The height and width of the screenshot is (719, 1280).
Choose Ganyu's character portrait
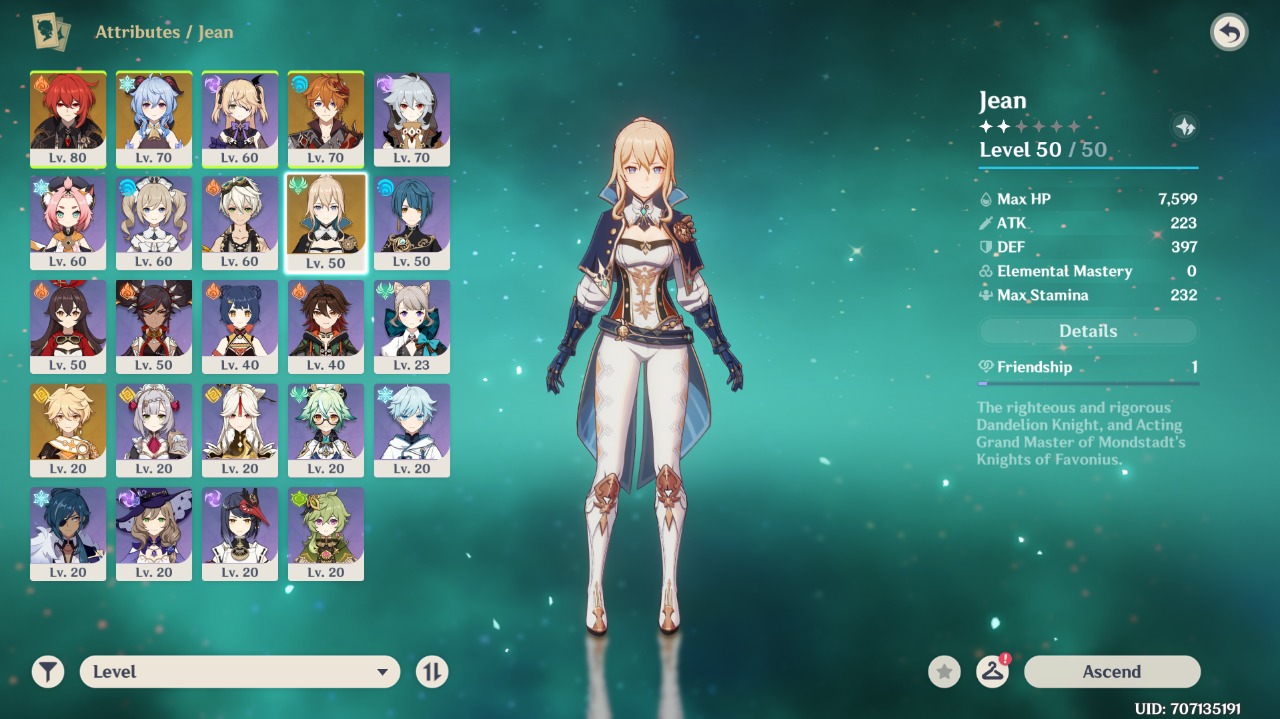tap(154, 118)
